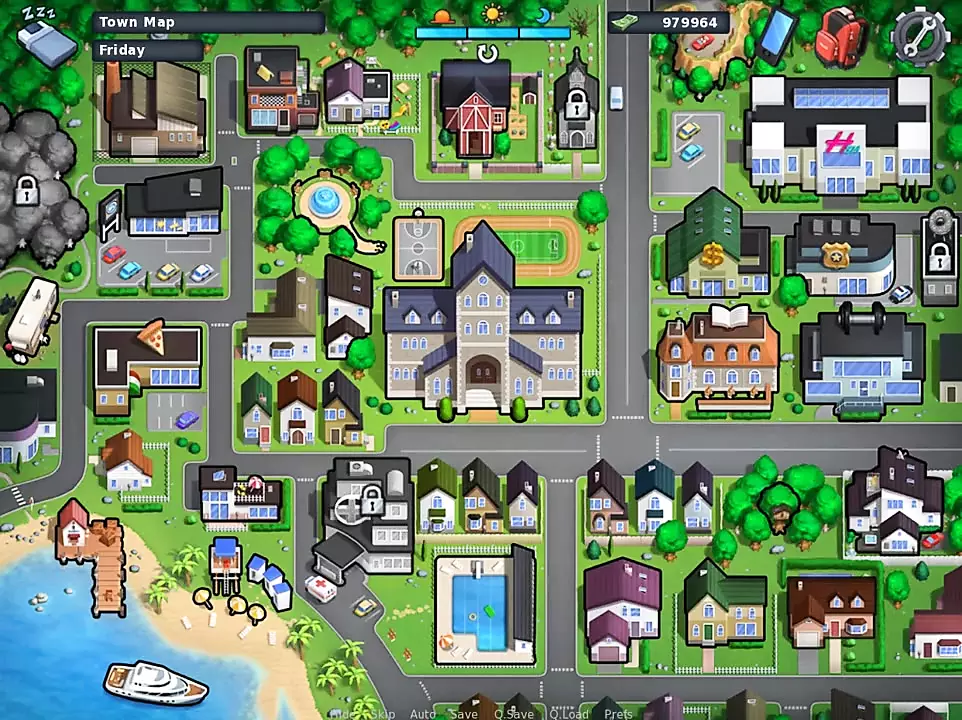Toggle Auto in the quick menu
The height and width of the screenshot is (720, 962).
(x=423, y=714)
